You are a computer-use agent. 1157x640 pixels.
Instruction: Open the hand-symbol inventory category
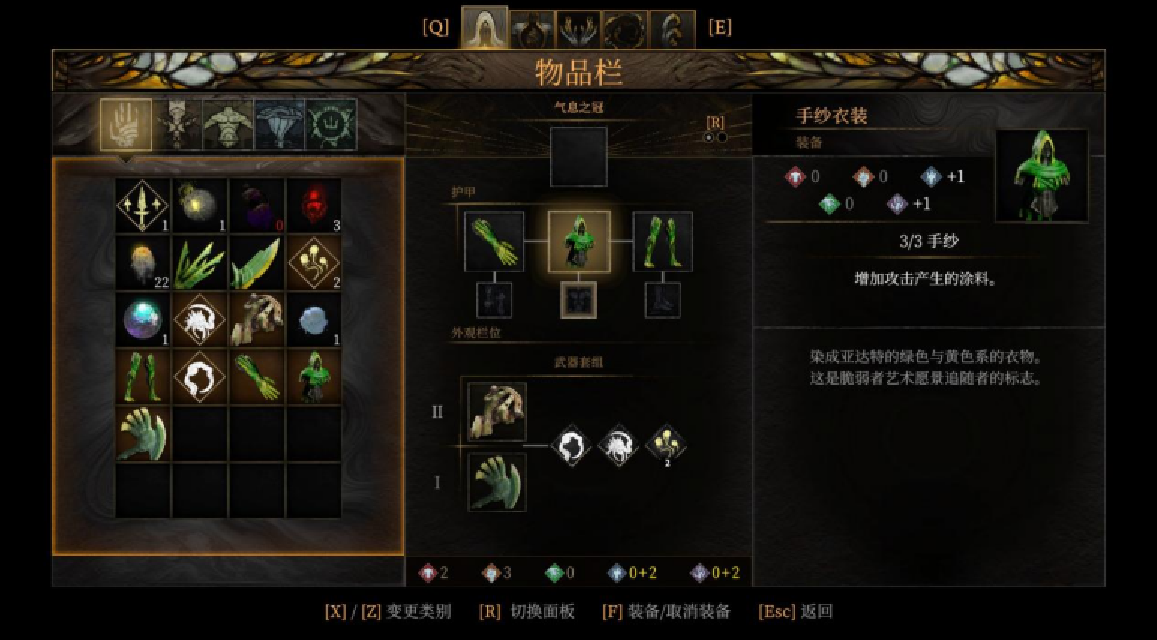pyautogui.click(x=126, y=125)
